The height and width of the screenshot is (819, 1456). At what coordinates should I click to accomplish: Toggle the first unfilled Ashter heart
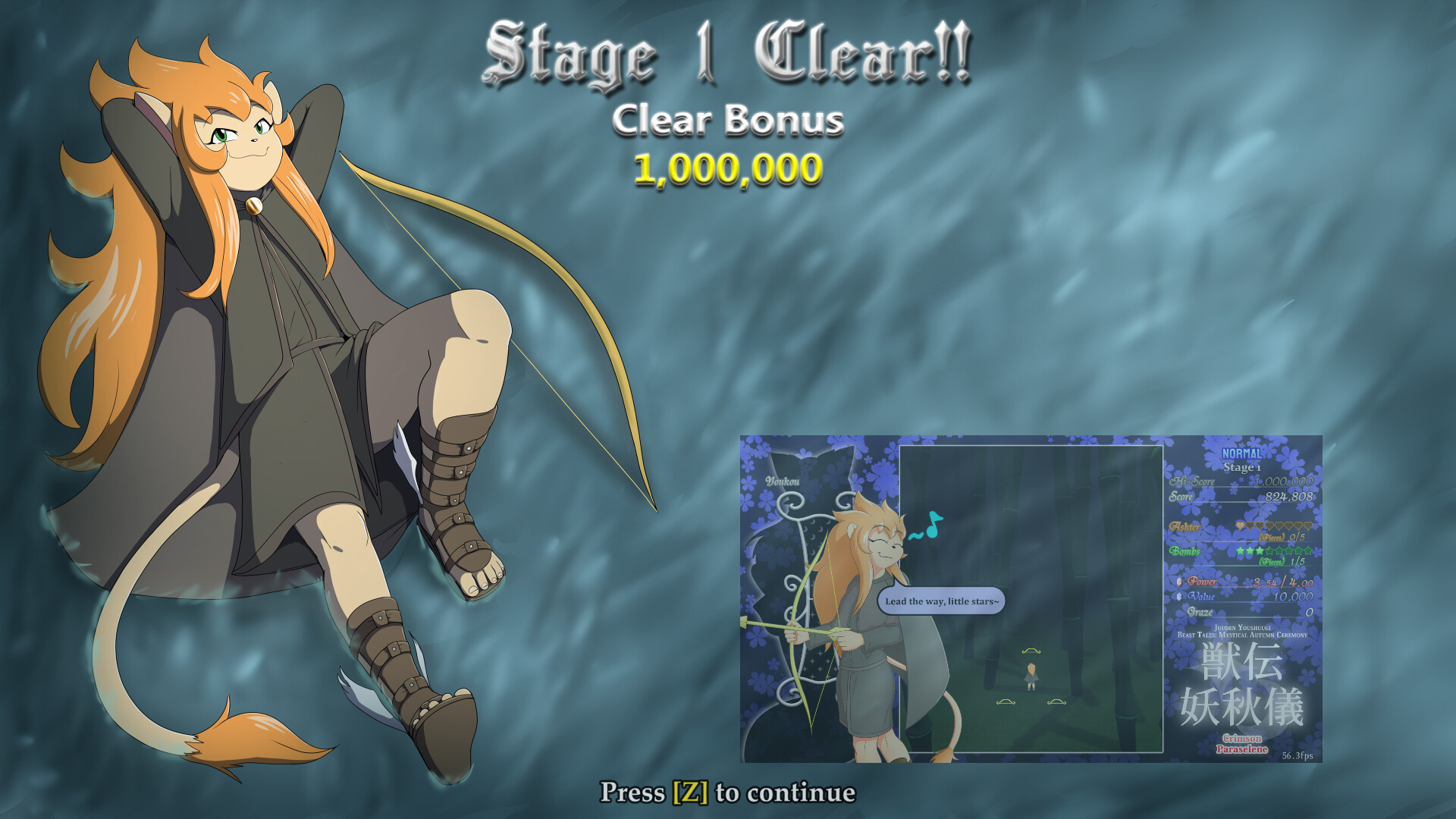[1250, 526]
